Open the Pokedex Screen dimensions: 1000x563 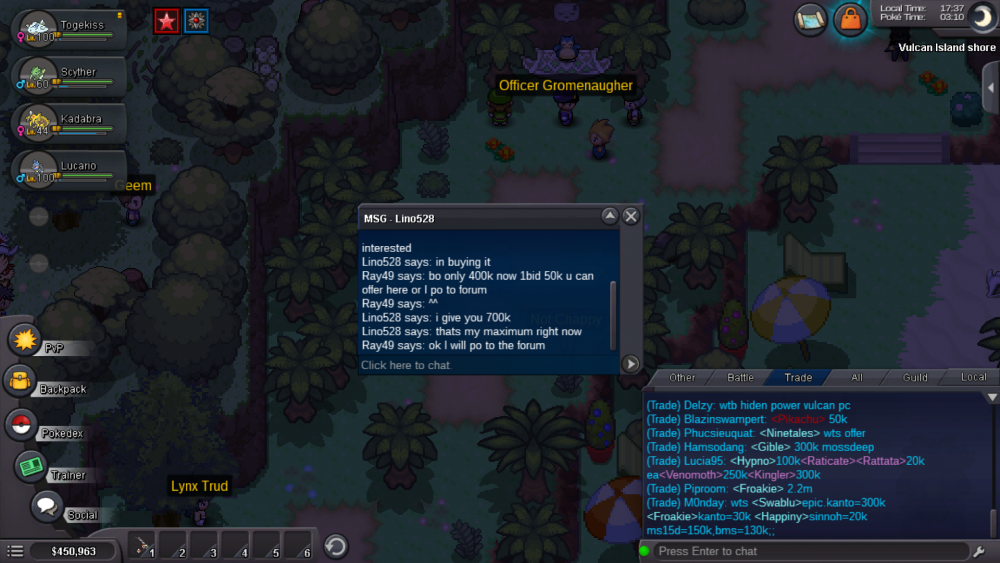point(21,425)
